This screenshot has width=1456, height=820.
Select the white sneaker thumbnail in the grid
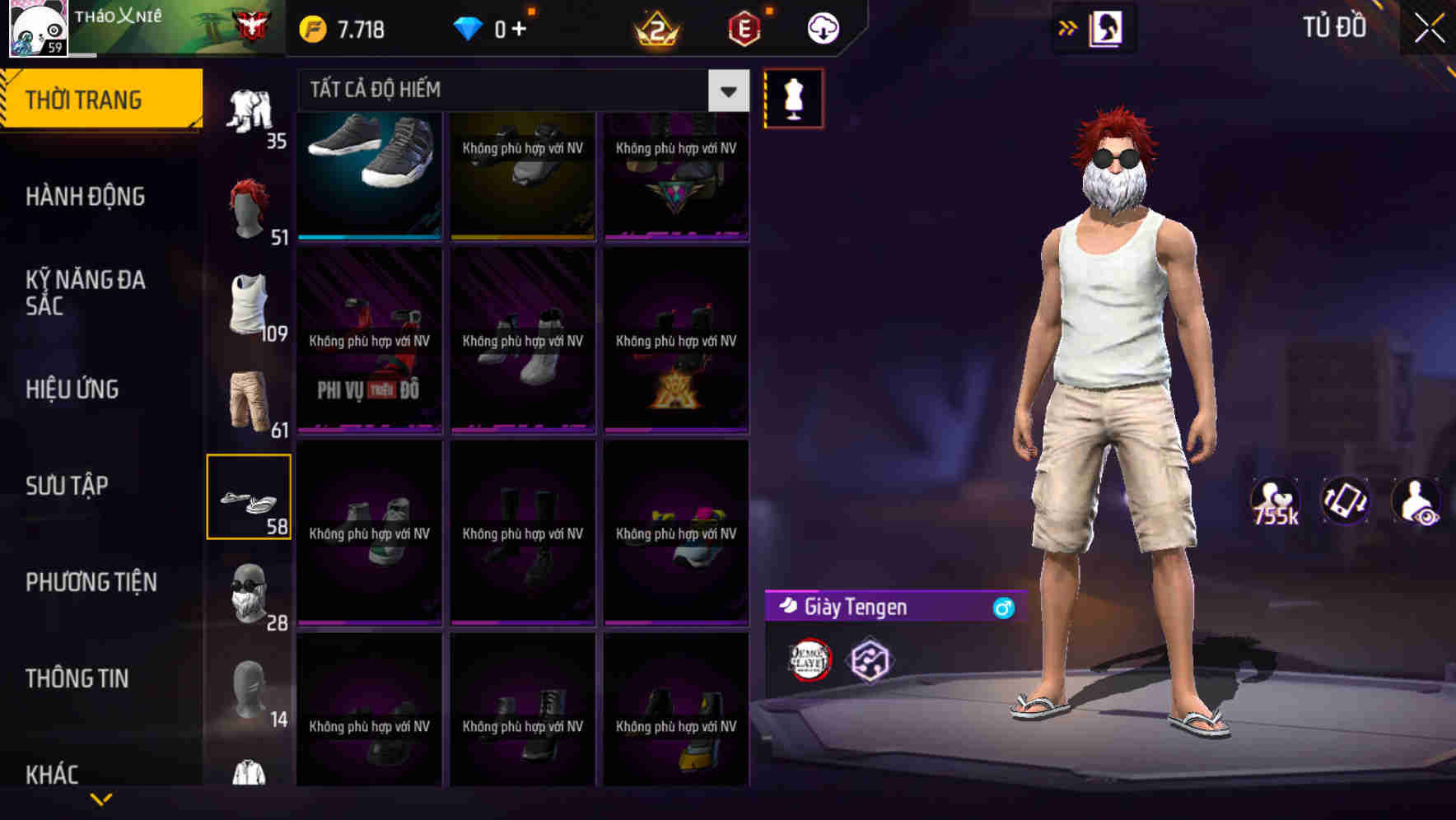[370, 173]
